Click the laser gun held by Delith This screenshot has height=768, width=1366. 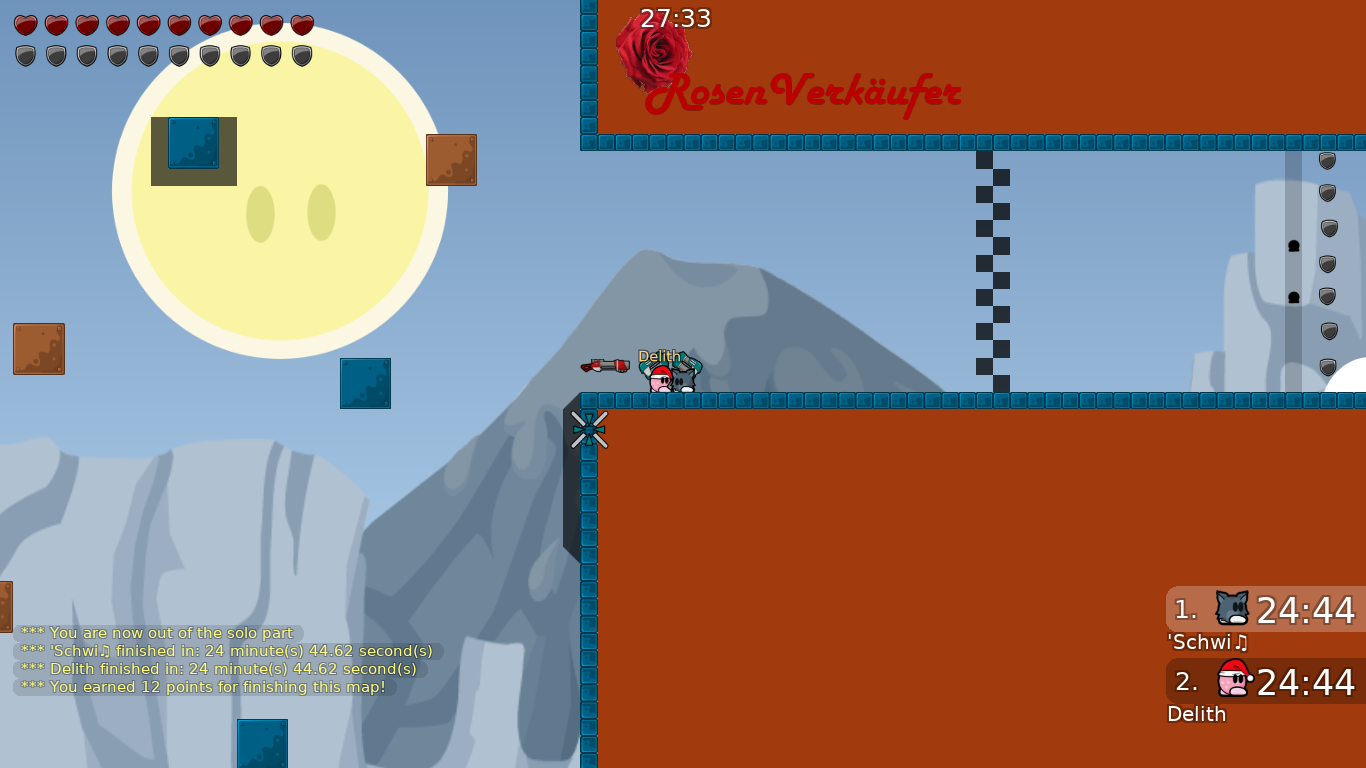(605, 366)
